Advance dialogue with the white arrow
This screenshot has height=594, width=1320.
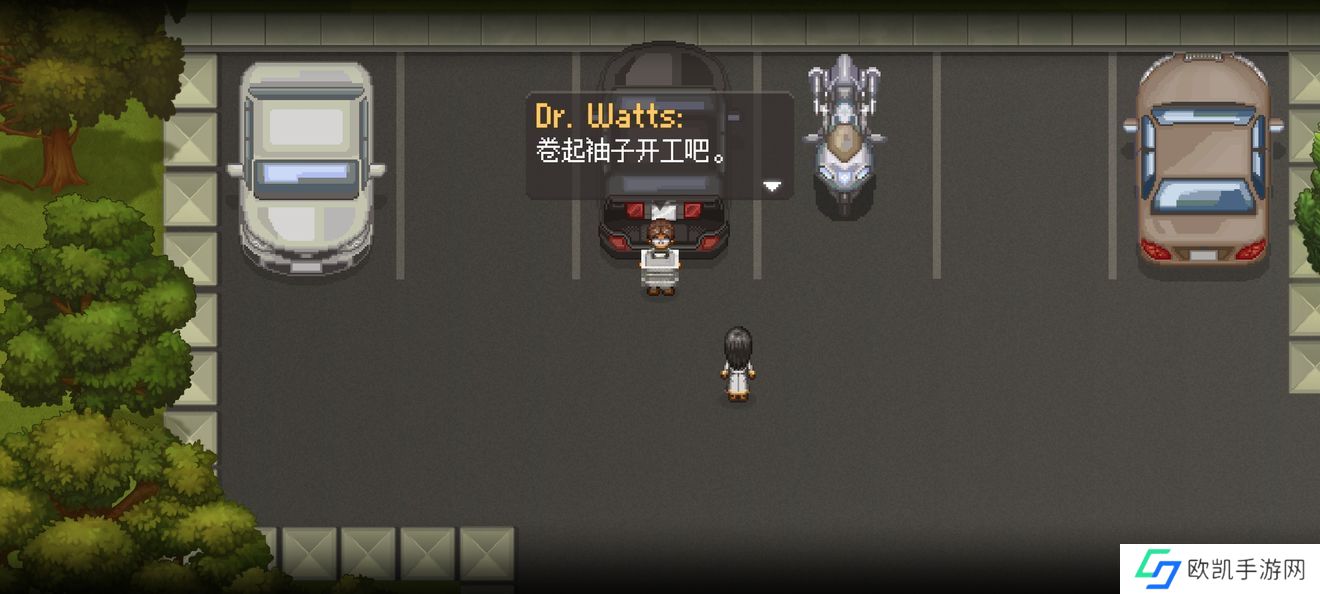click(771, 186)
